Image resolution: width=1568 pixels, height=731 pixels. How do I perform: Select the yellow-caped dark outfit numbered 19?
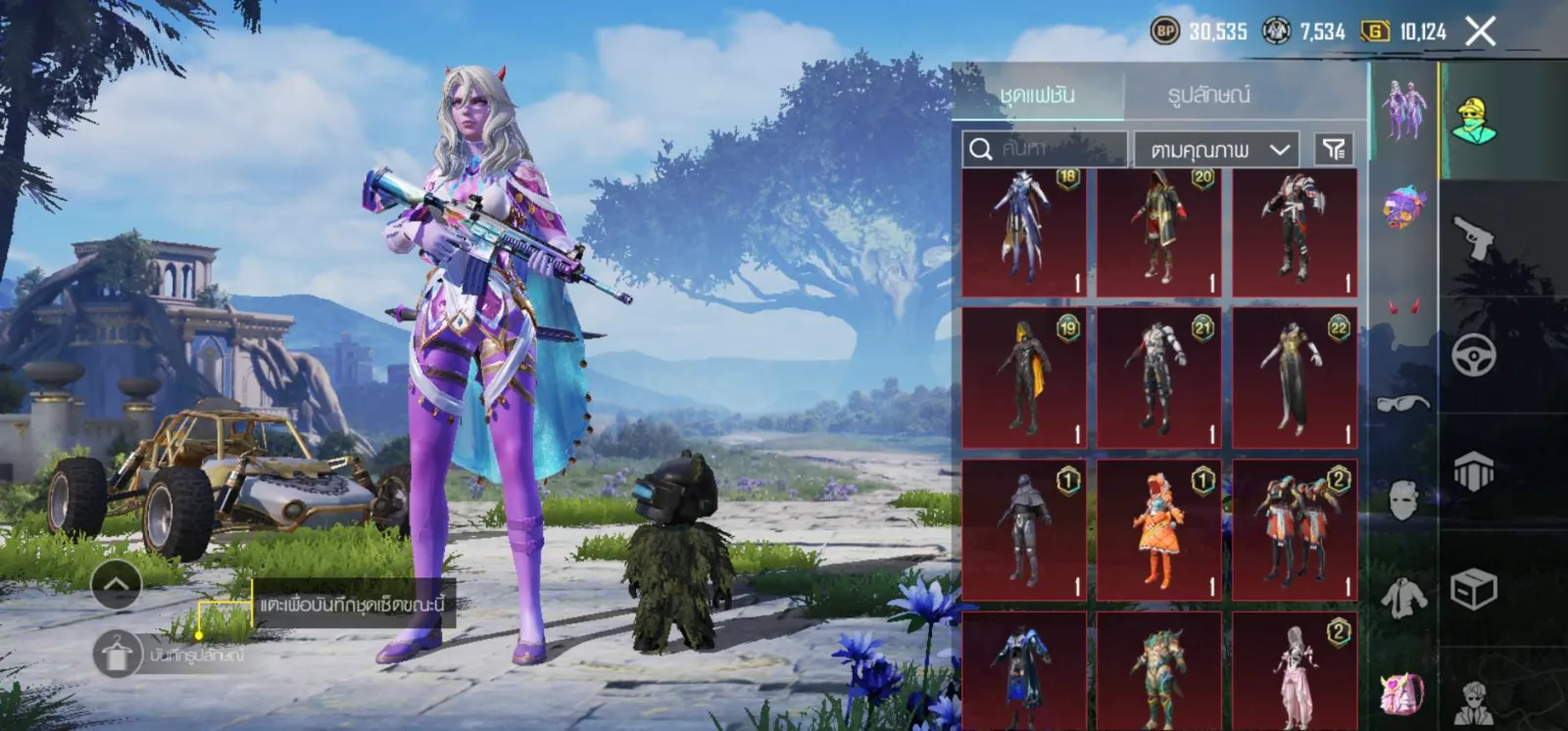click(1023, 378)
